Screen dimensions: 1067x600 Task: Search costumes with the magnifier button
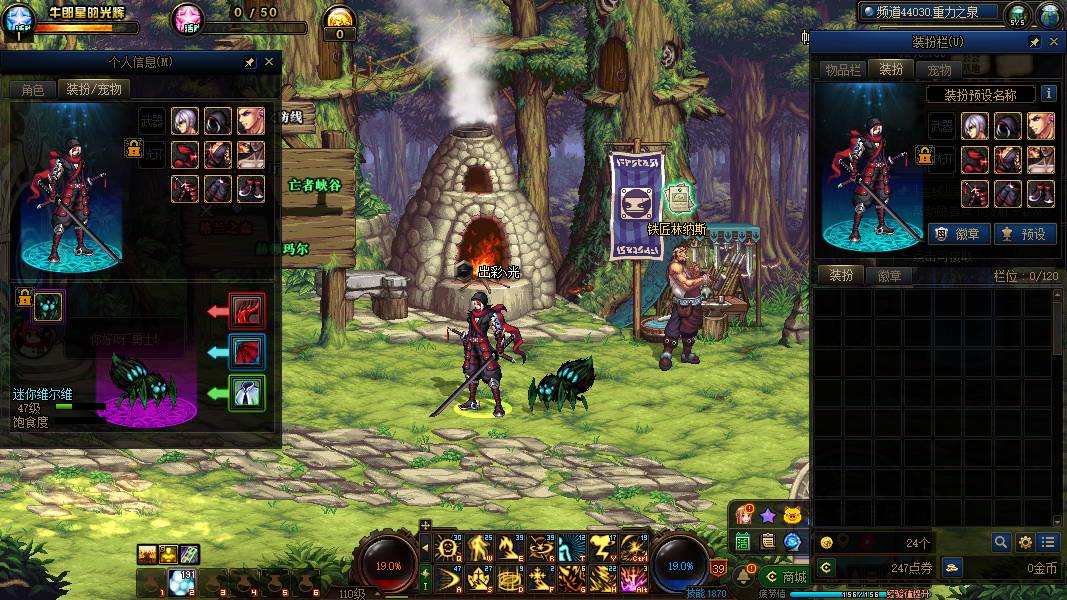[x=1001, y=542]
